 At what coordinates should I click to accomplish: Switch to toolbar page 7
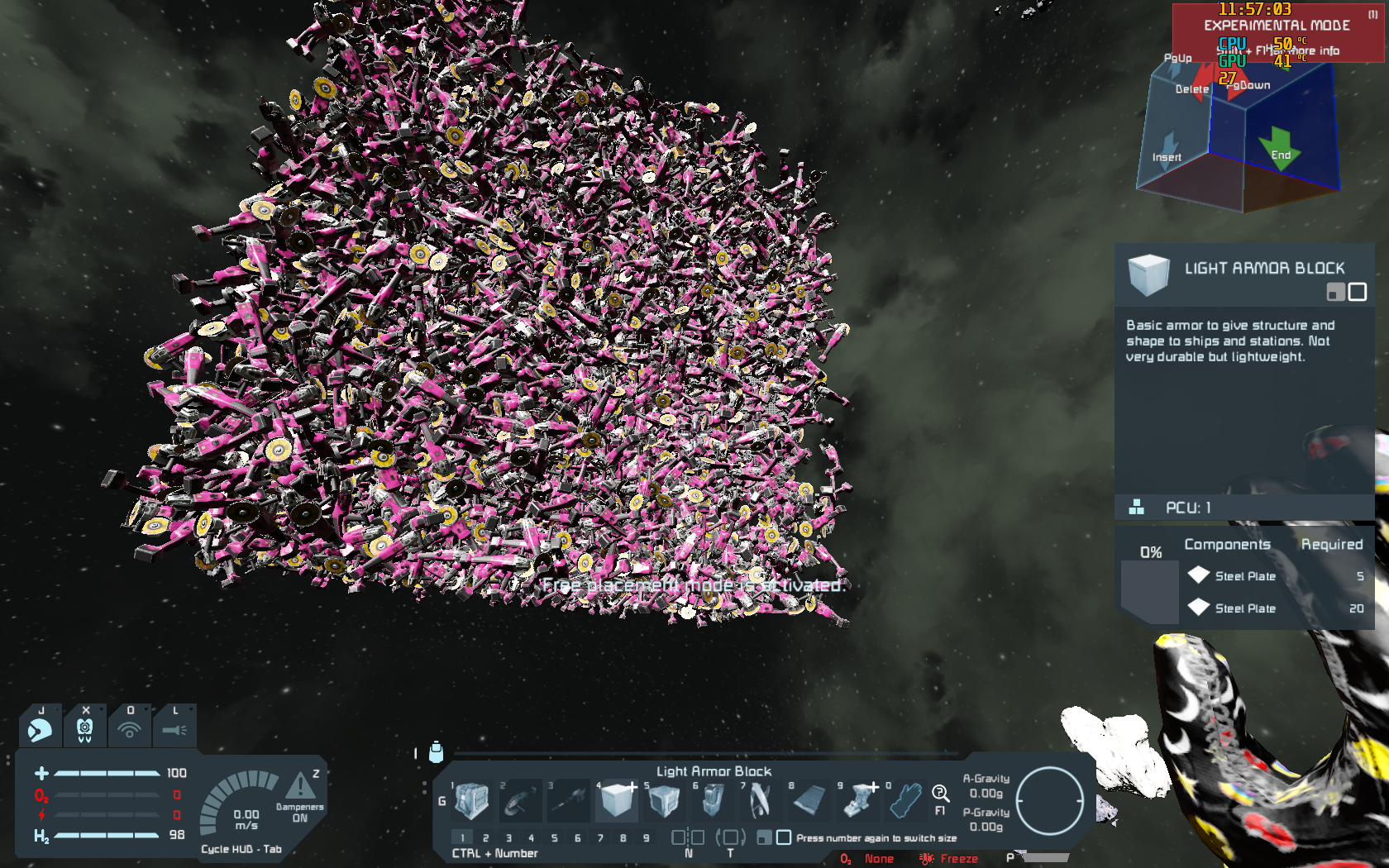600,837
